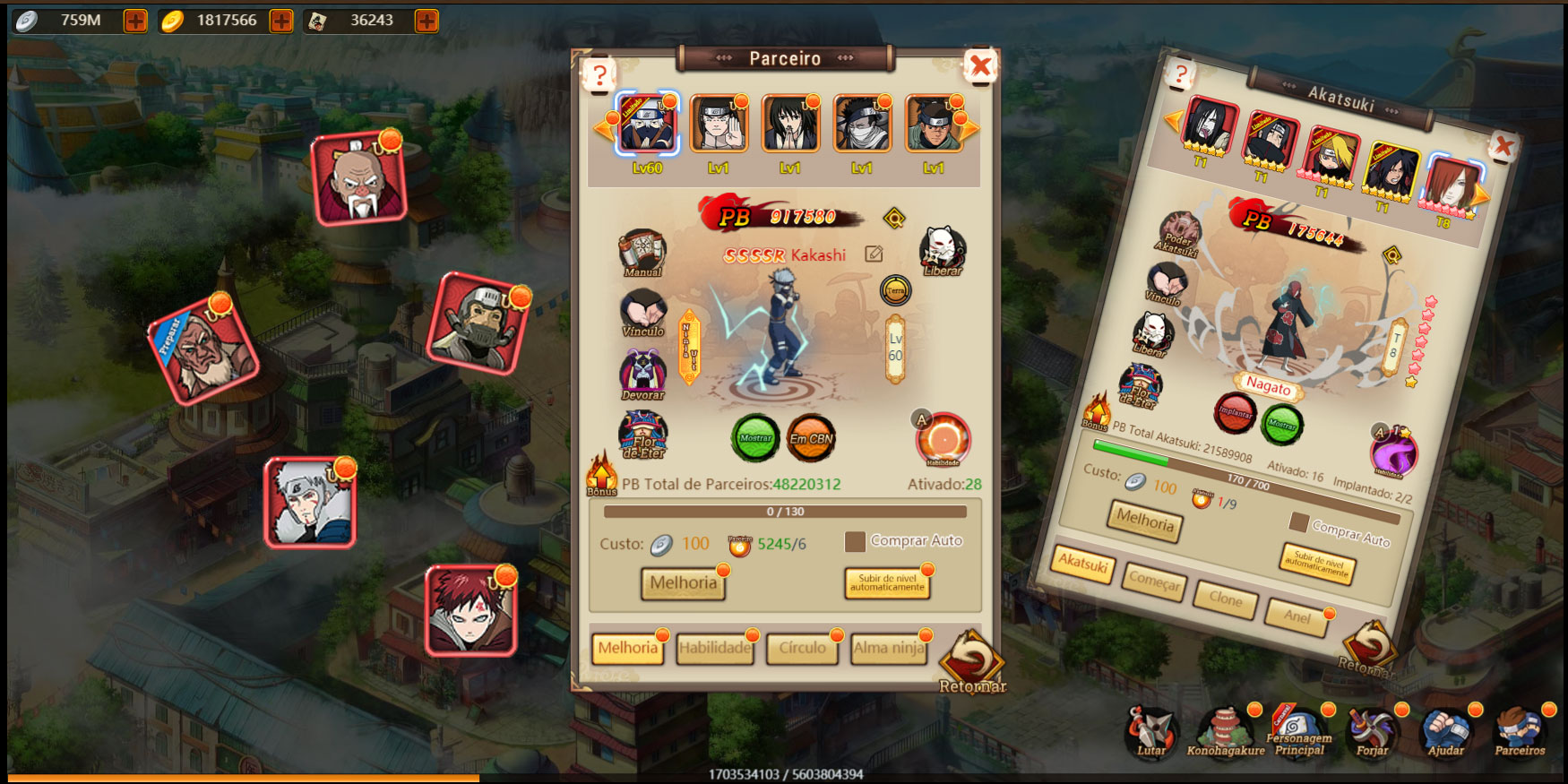Open the Círculo tab
The height and width of the screenshot is (784, 1568).
(x=802, y=648)
